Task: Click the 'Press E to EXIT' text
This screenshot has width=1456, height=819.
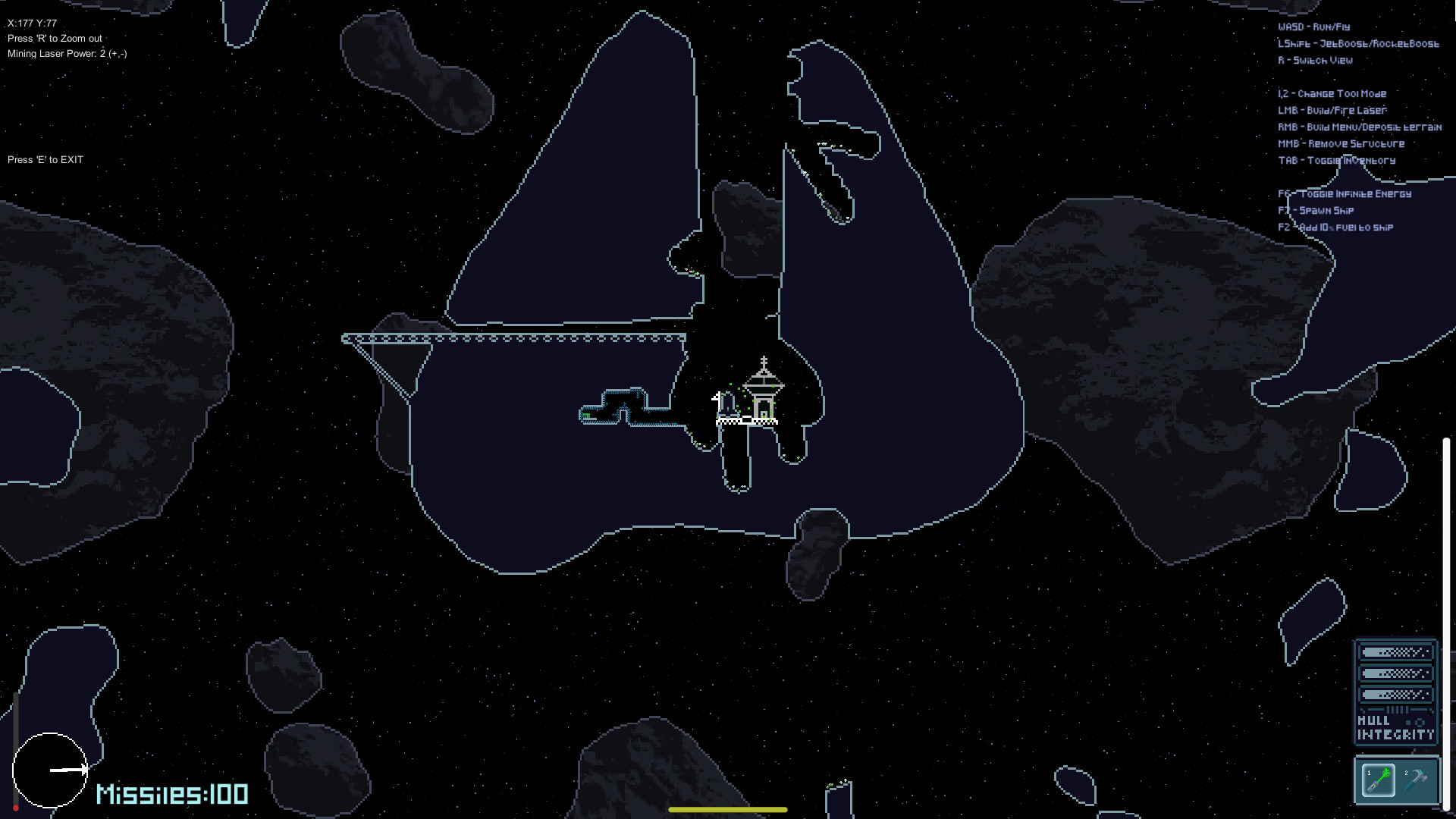Action: point(45,159)
